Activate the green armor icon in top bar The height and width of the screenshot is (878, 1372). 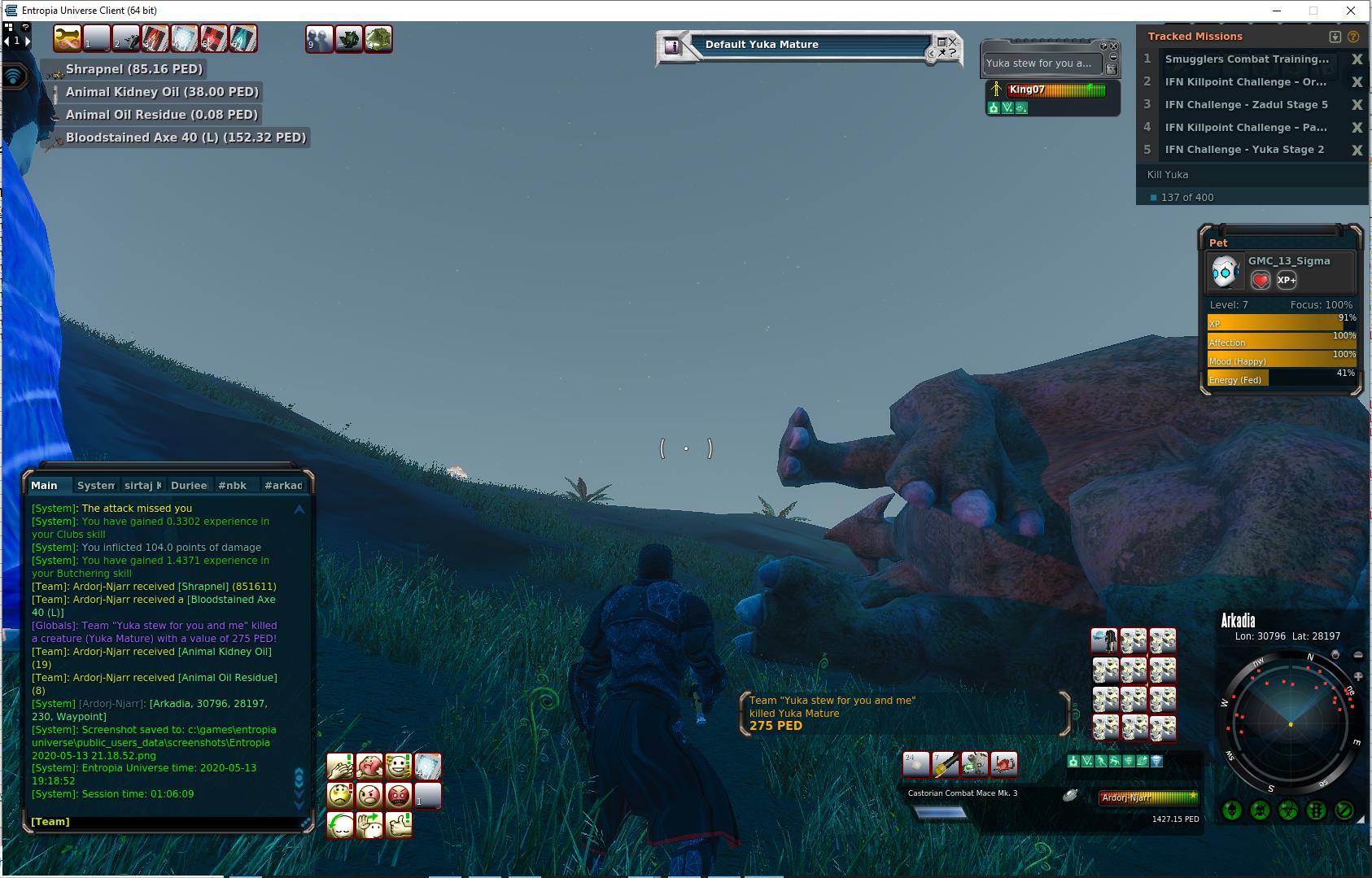[x=378, y=38]
